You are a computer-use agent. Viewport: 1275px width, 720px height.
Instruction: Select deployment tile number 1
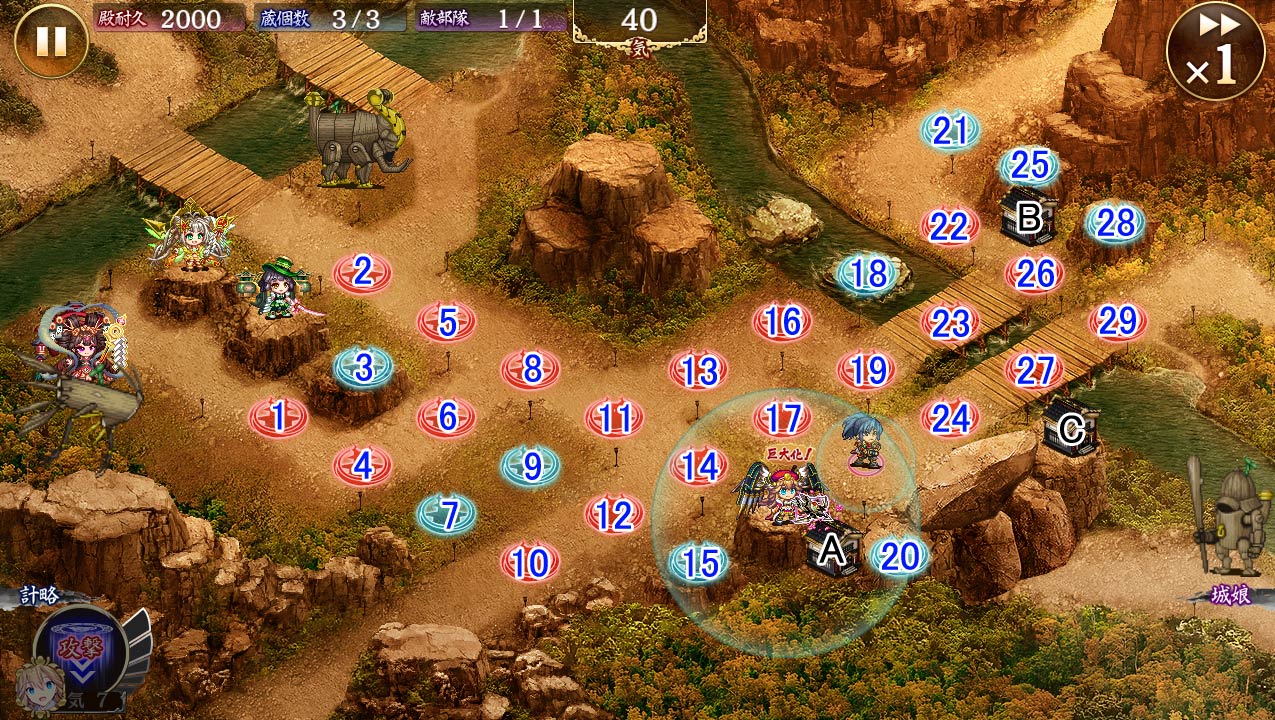tap(278, 417)
